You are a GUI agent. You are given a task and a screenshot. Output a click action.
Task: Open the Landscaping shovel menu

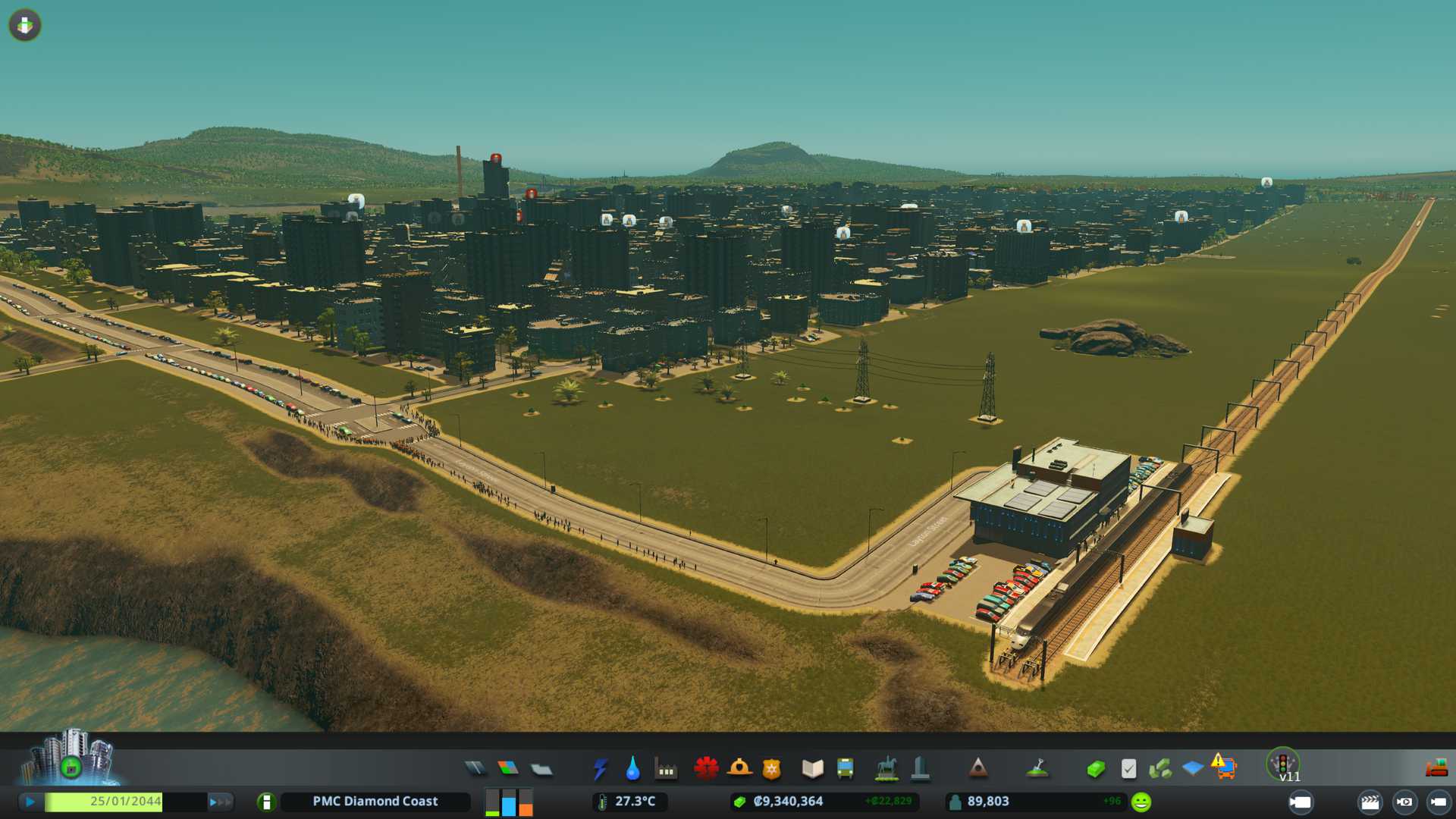click(1037, 769)
